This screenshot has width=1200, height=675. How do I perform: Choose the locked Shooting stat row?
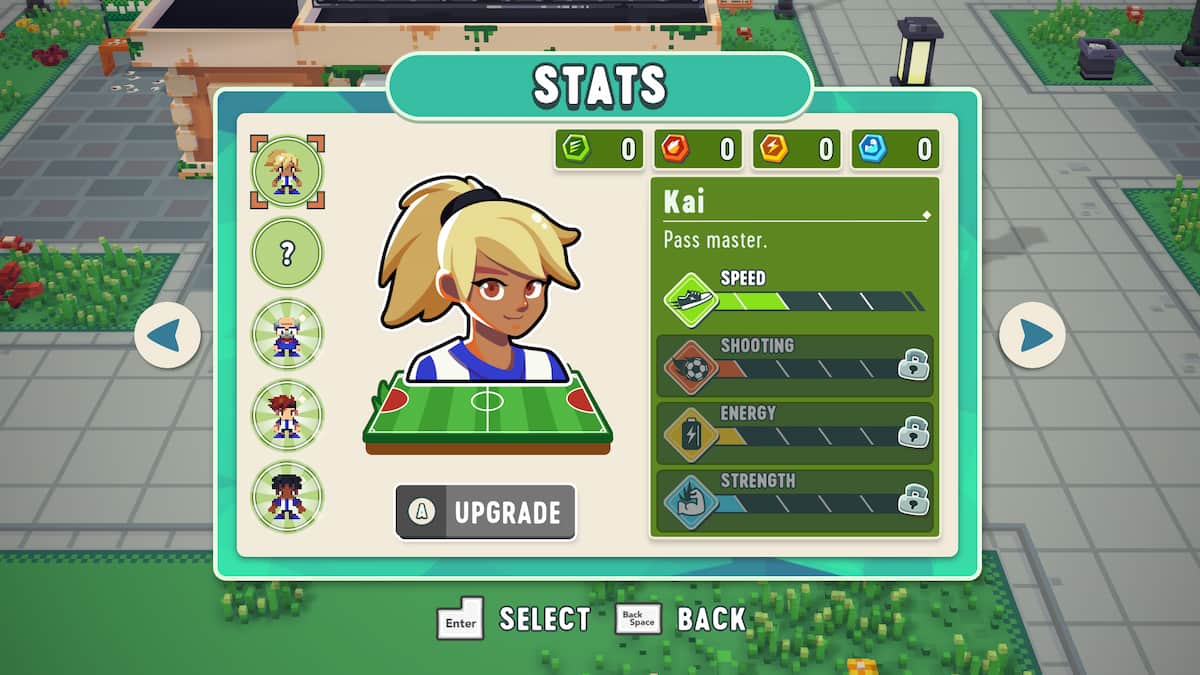tap(795, 365)
